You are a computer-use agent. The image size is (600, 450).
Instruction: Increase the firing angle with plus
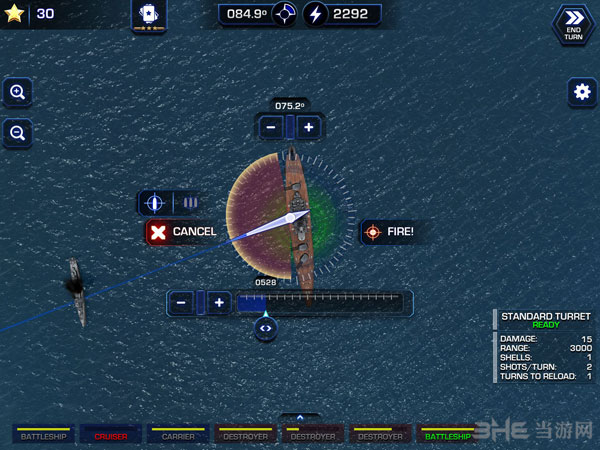[x=309, y=127]
